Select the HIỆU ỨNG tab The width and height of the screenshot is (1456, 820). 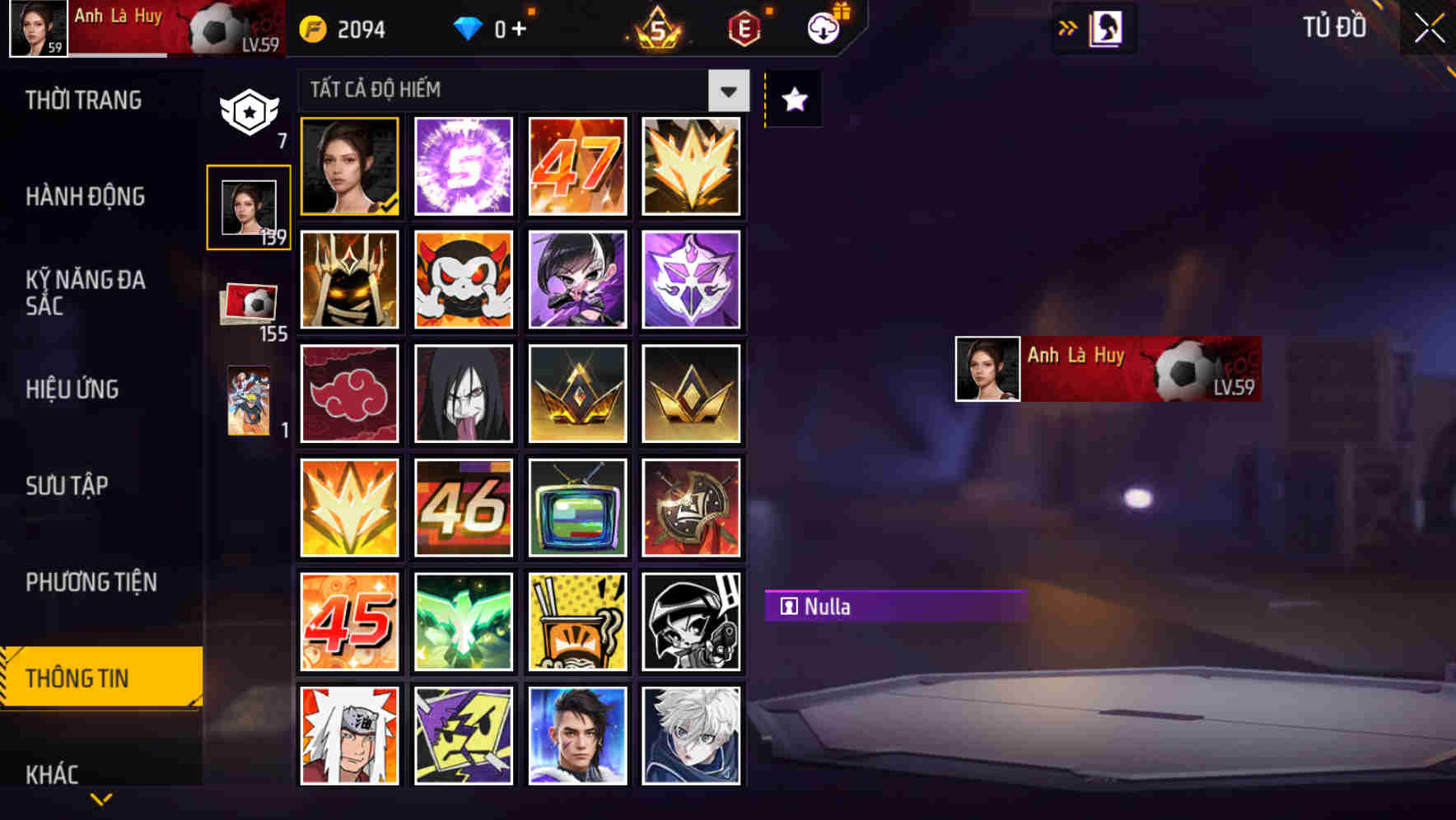coord(72,389)
